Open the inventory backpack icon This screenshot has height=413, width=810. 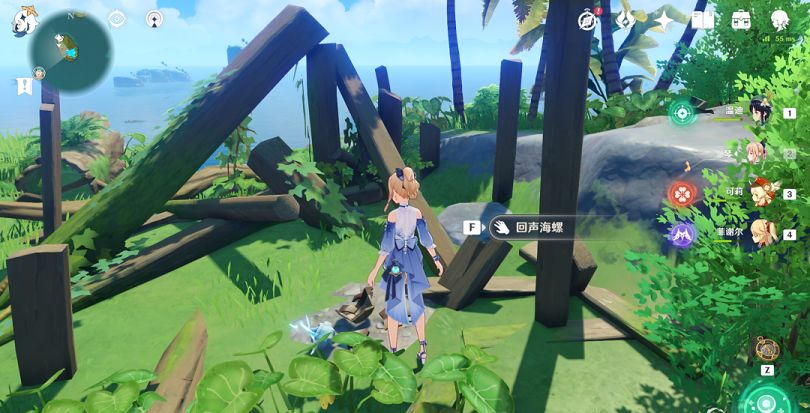[x=741, y=19]
